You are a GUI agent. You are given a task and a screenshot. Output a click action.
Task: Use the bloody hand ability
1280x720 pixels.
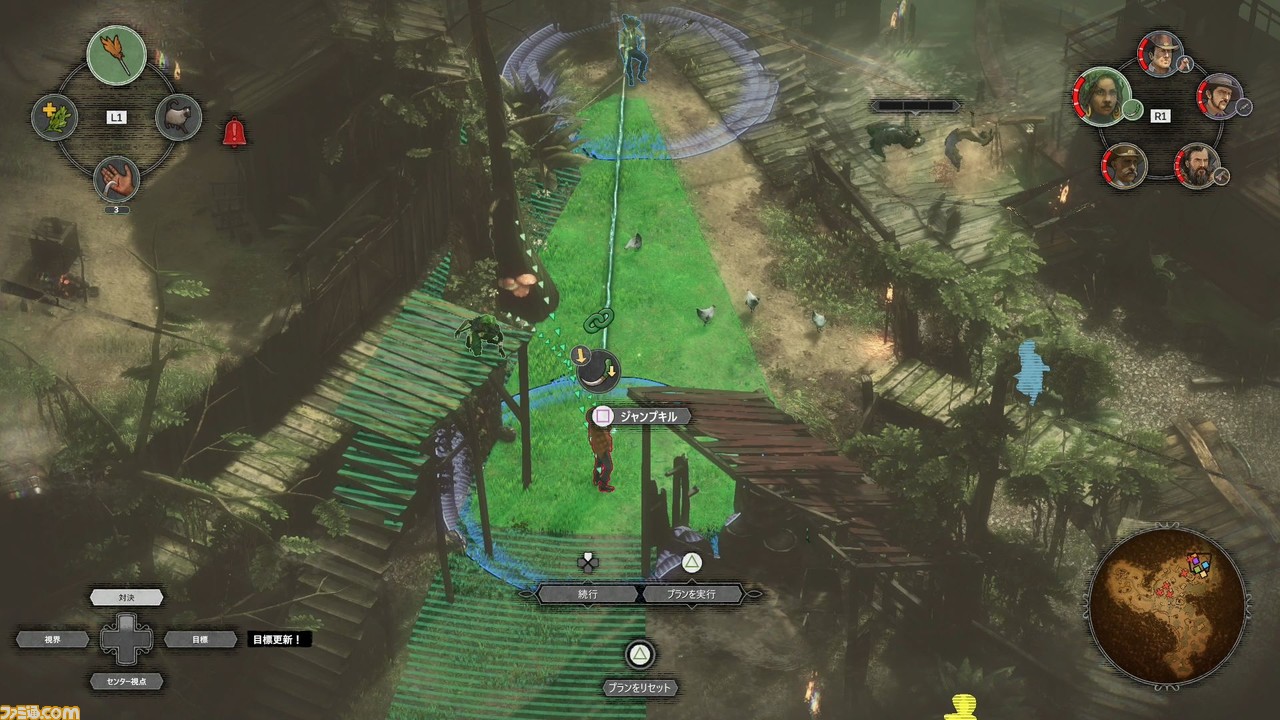116,180
